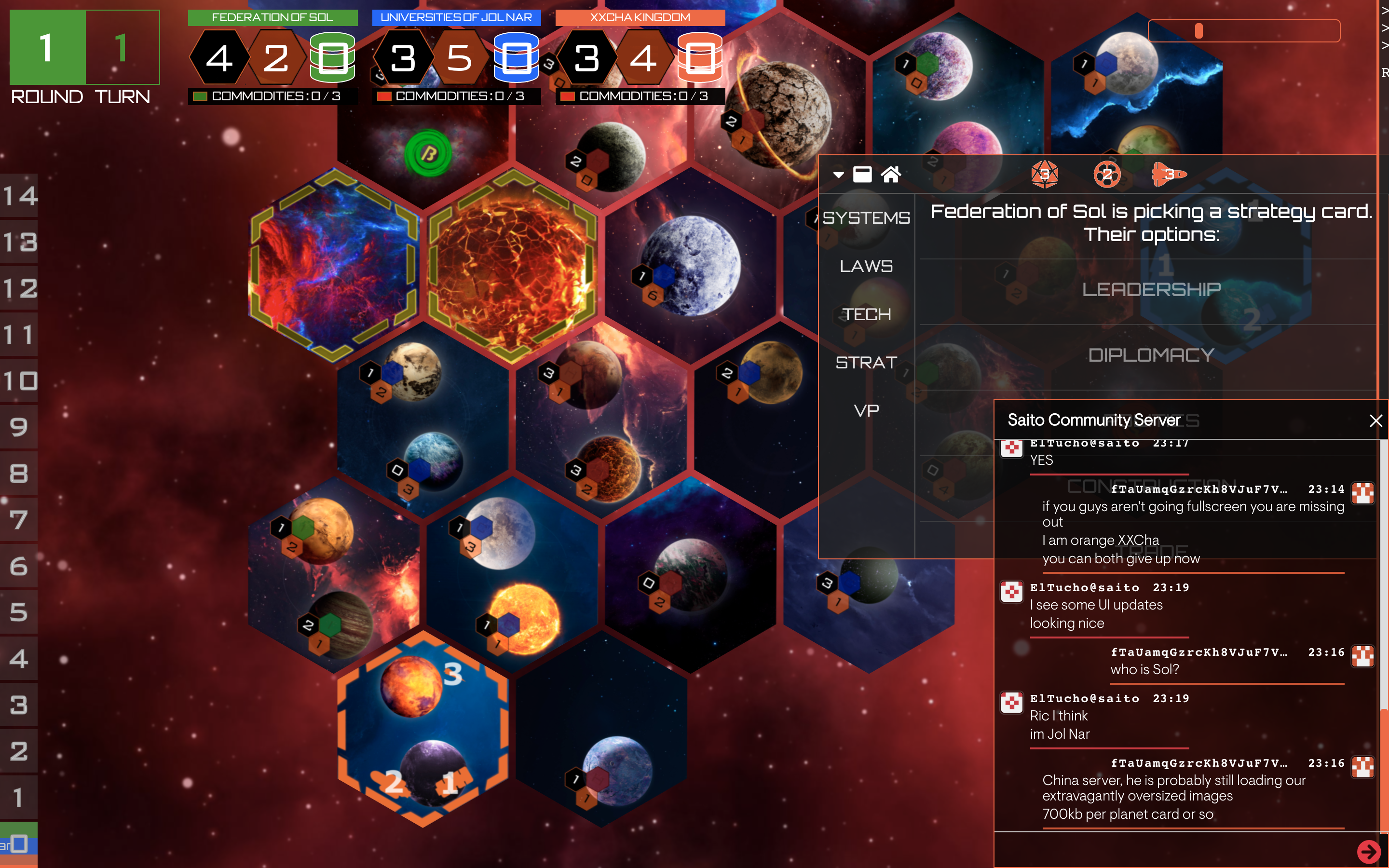The height and width of the screenshot is (868, 1389).
Task: Click the home icon in panel header
Action: tap(890, 174)
